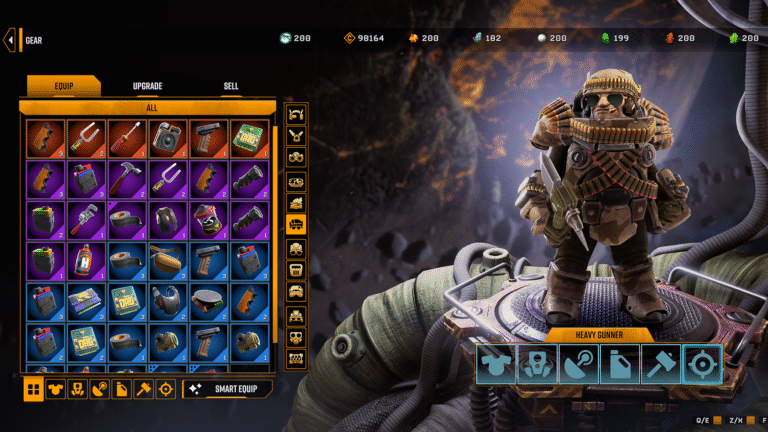
Task: Show all items with grid filter button
Action: click(33, 388)
